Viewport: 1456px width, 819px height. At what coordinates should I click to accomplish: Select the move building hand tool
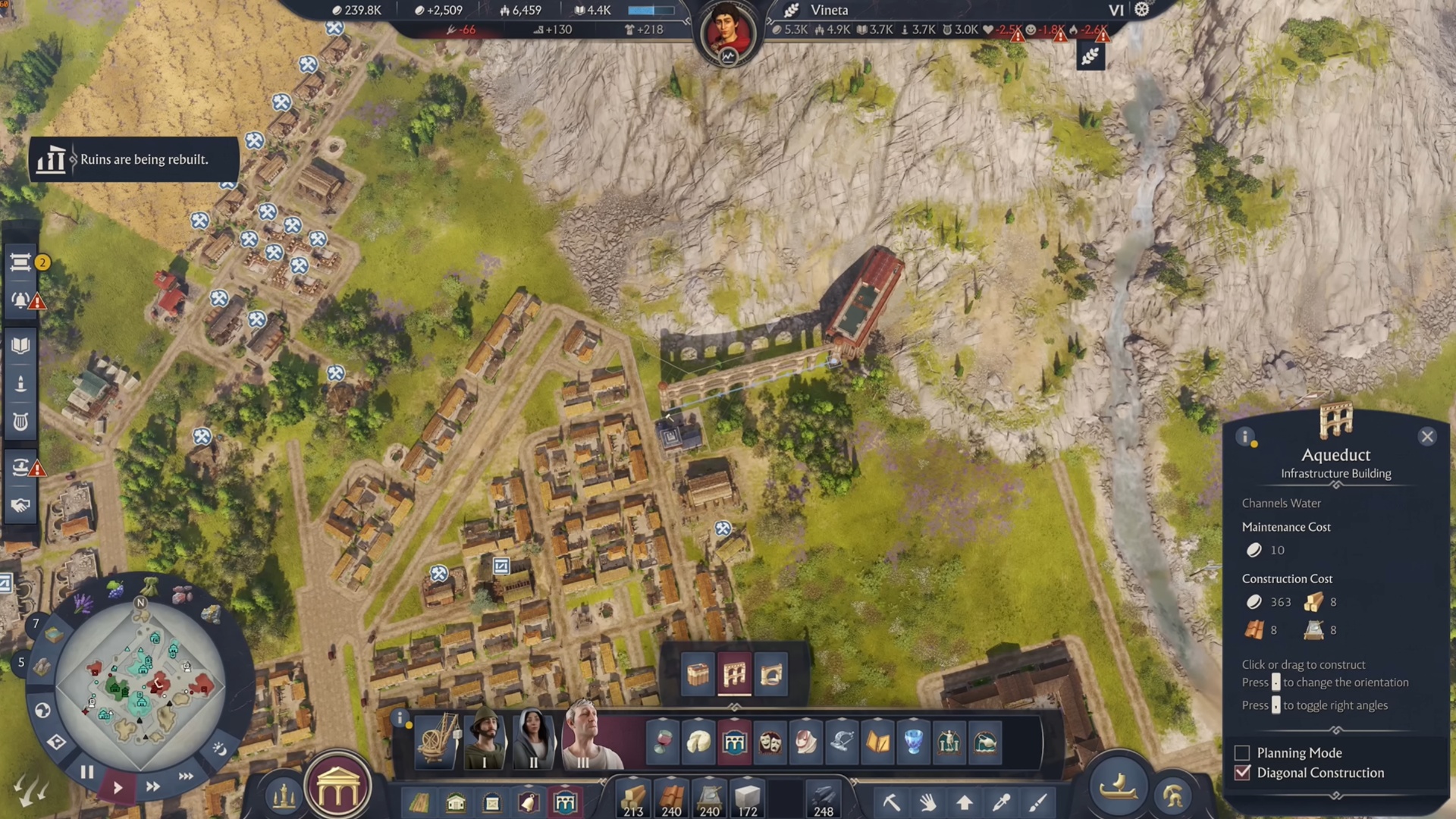pyautogui.click(x=927, y=802)
